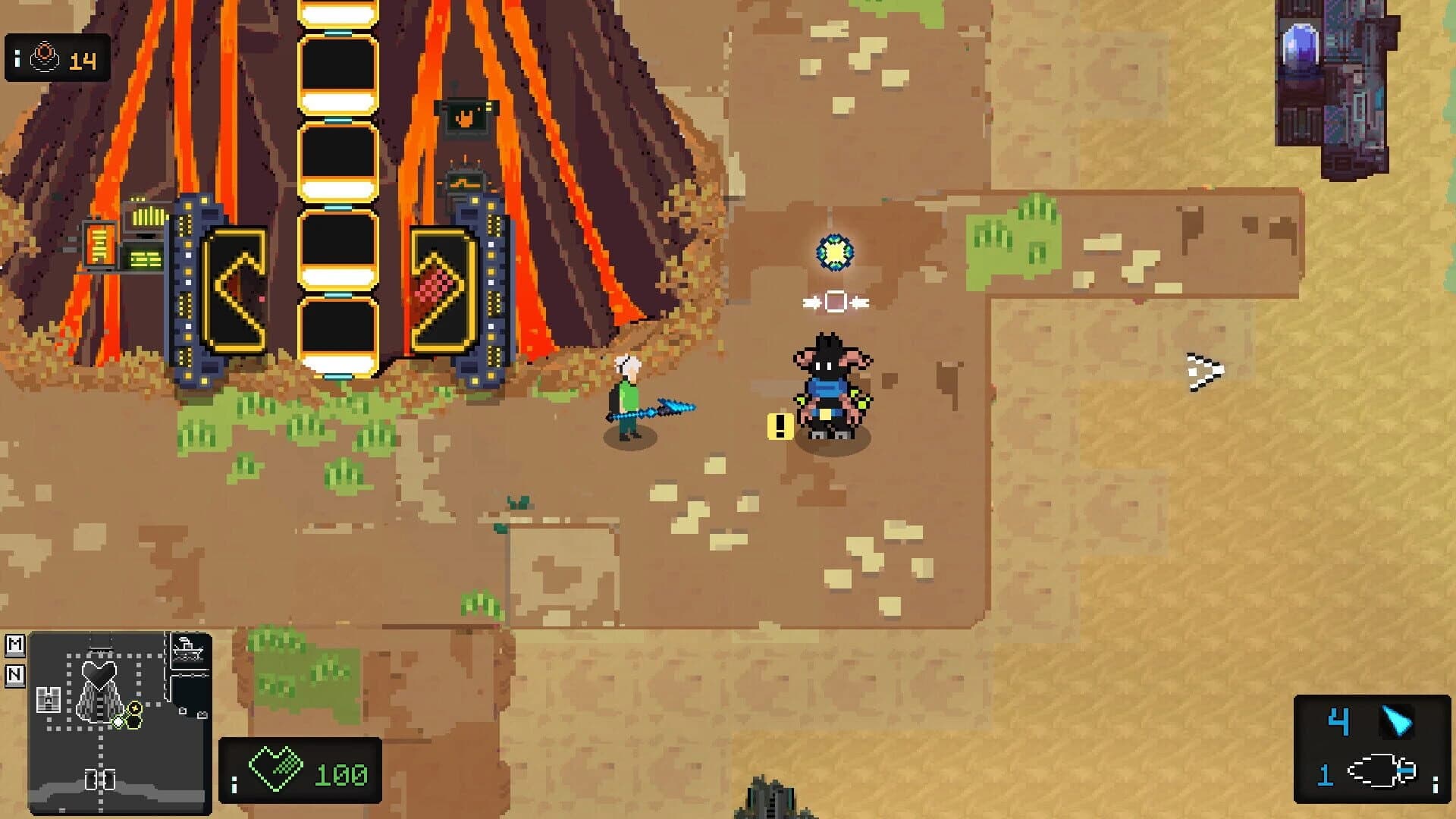Image resolution: width=1456 pixels, height=819 pixels.
Task: Click the top-left egg resource counter icon
Action: pos(45,55)
